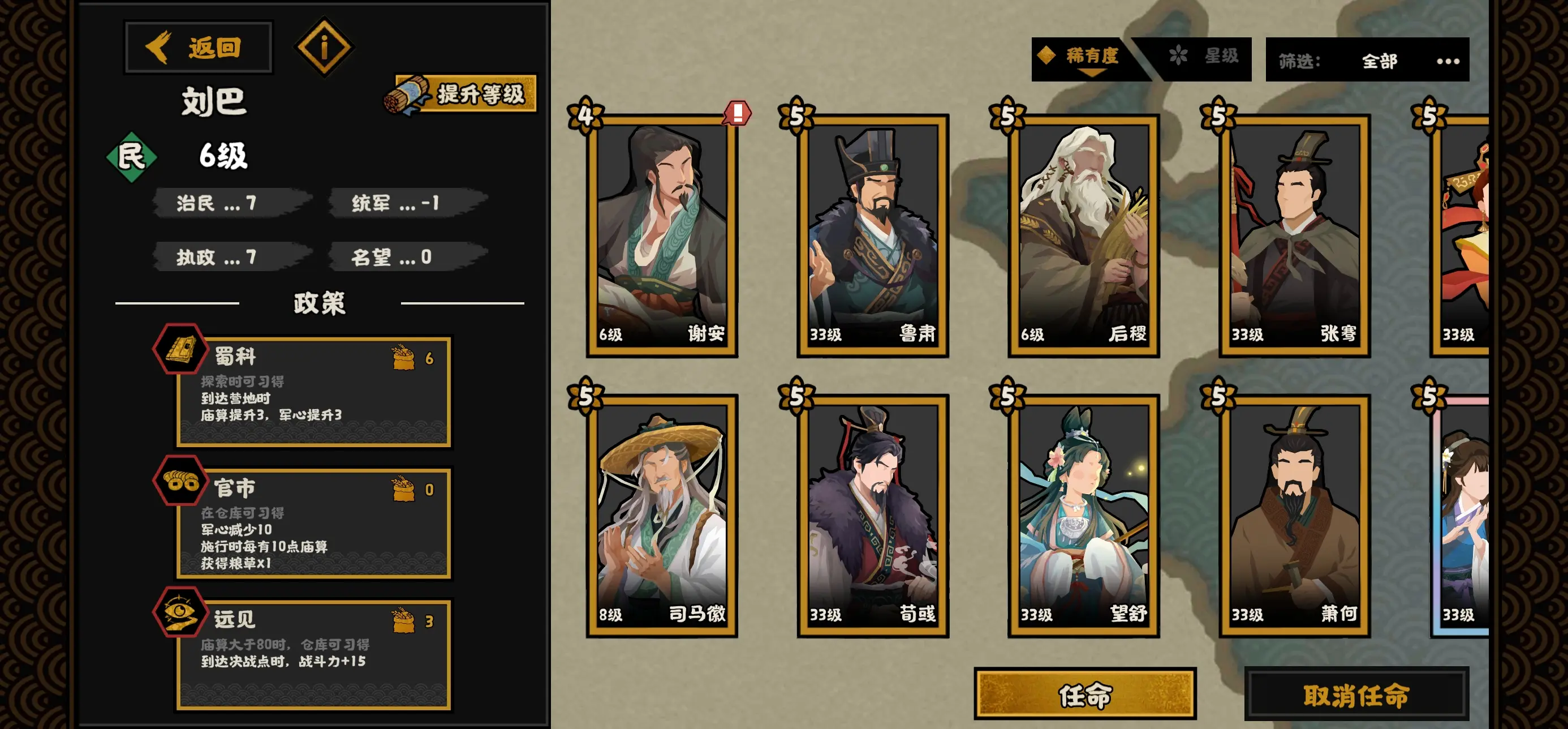This screenshot has height=729, width=1568.
Task: Pick the 后稷 character card
Action: [x=1083, y=235]
